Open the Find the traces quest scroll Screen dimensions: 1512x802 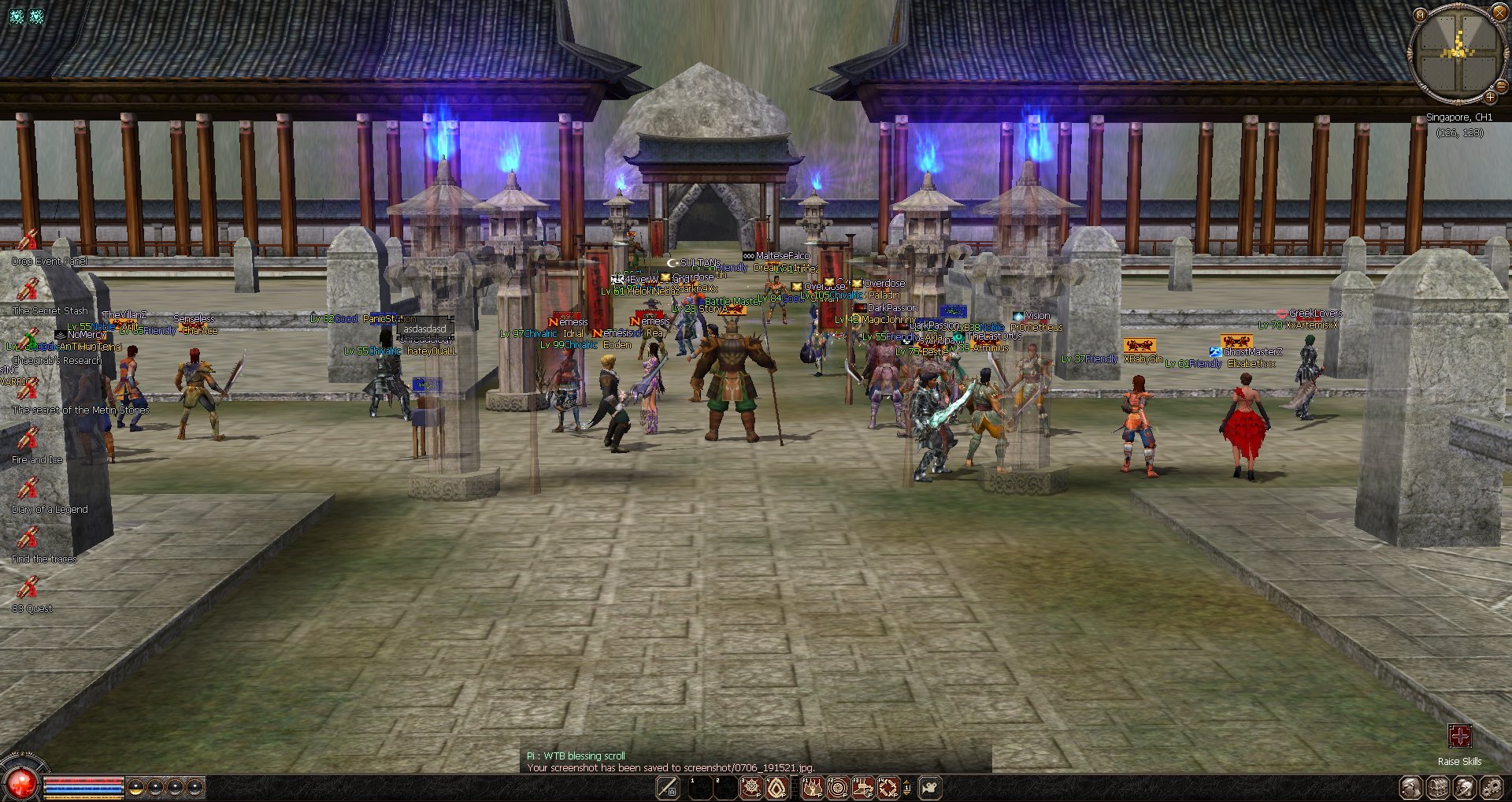tap(28, 538)
